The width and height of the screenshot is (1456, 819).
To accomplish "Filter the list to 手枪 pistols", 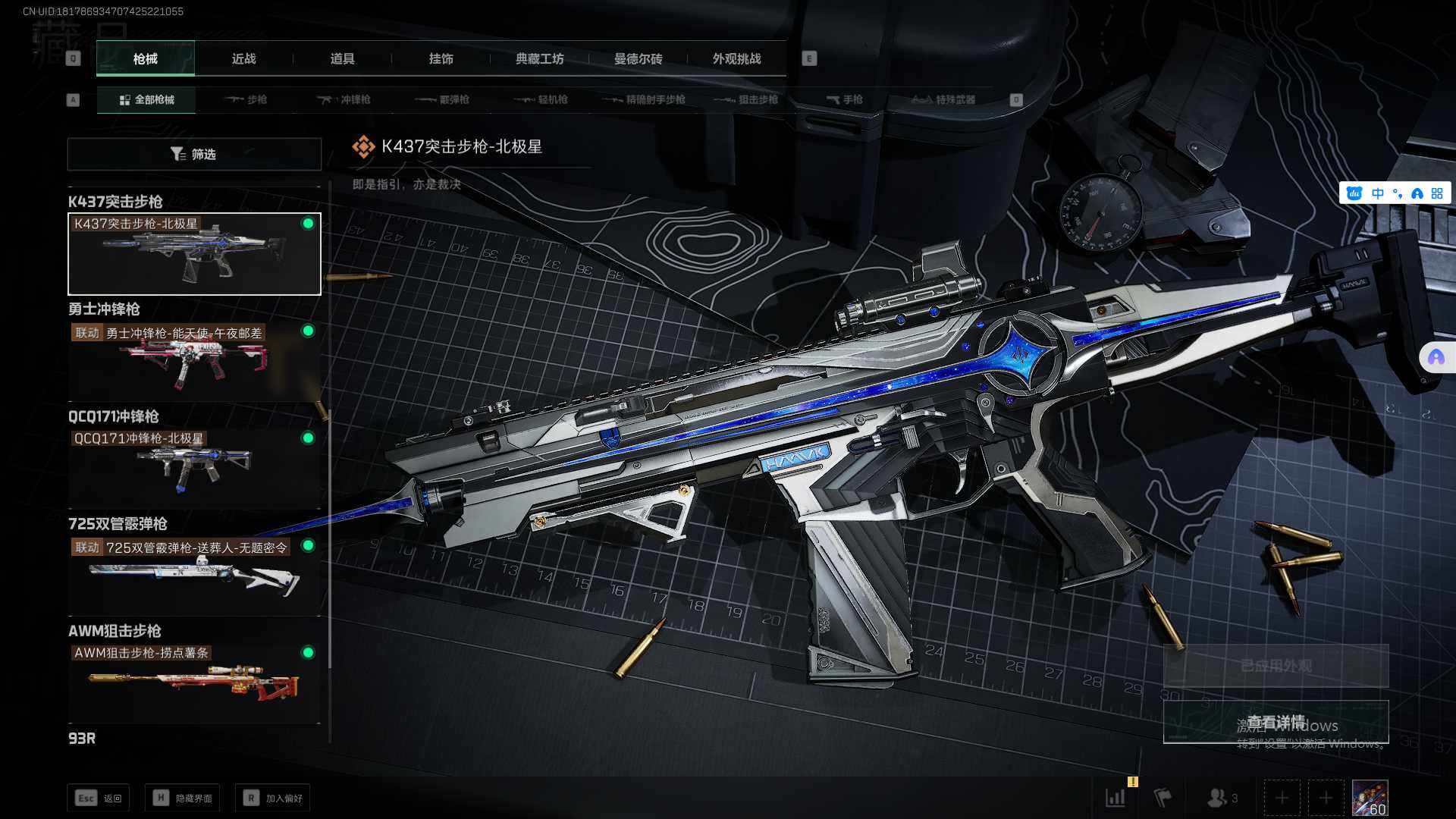I will (x=845, y=100).
